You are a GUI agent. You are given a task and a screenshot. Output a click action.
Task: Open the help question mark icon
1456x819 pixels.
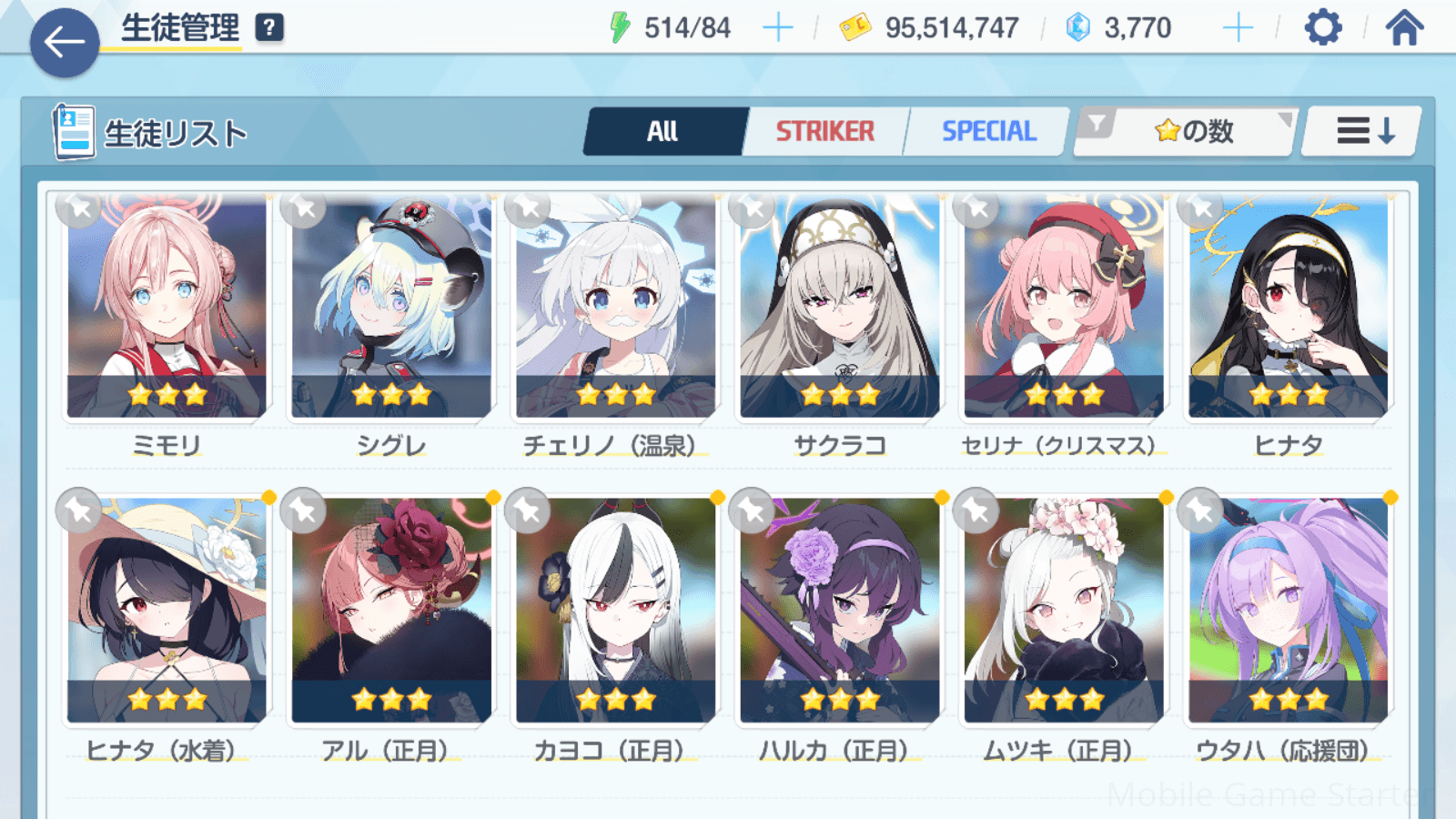point(268,28)
